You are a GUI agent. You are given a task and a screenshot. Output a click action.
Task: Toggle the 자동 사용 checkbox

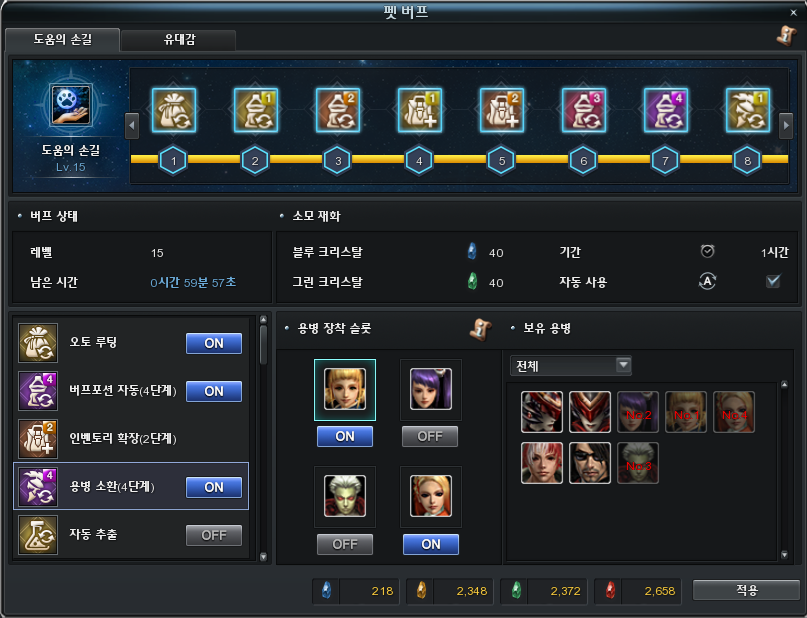tap(772, 281)
